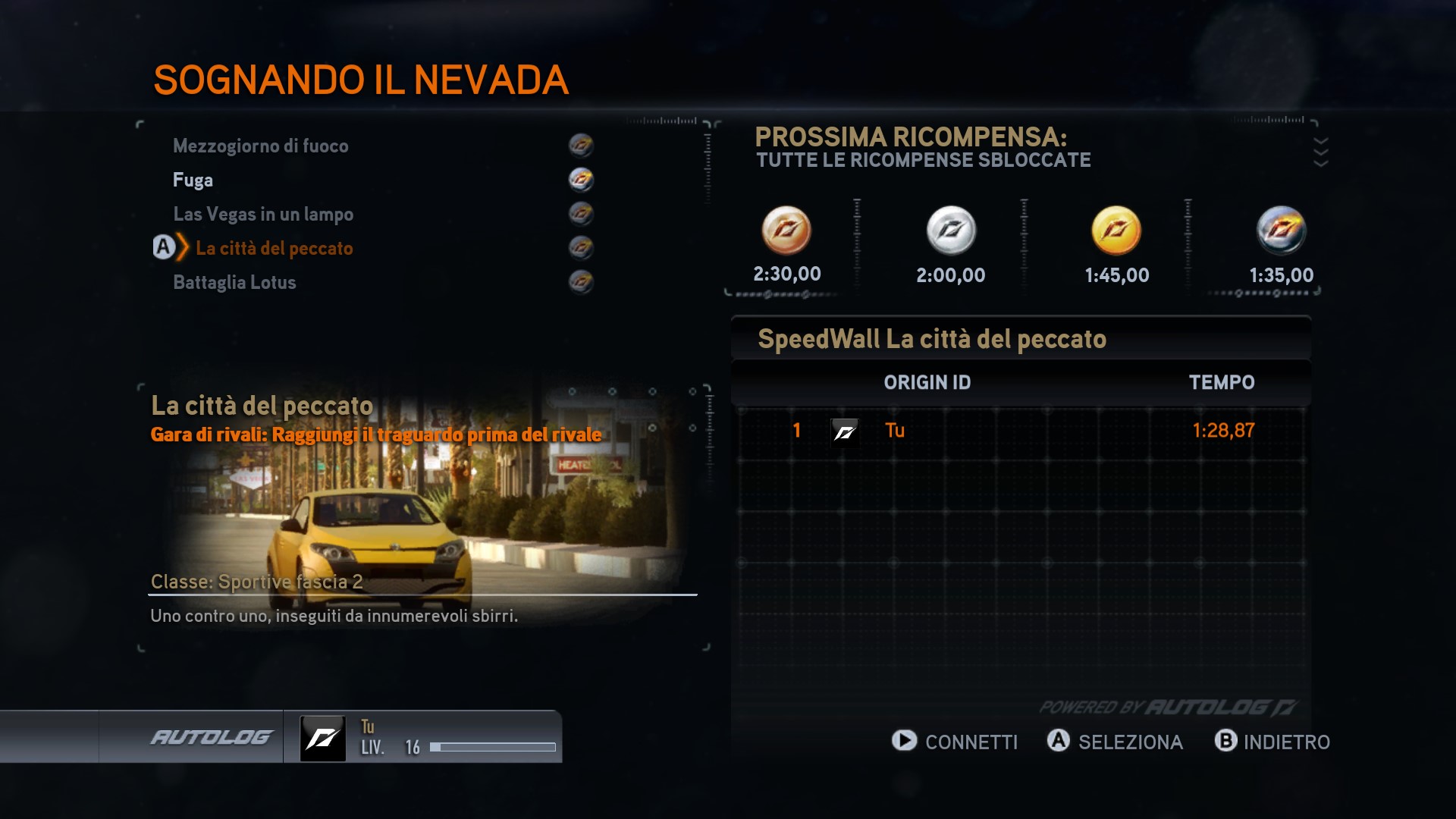Click the Autolog panel button
1456x819 pixels.
(x=211, y=736)
